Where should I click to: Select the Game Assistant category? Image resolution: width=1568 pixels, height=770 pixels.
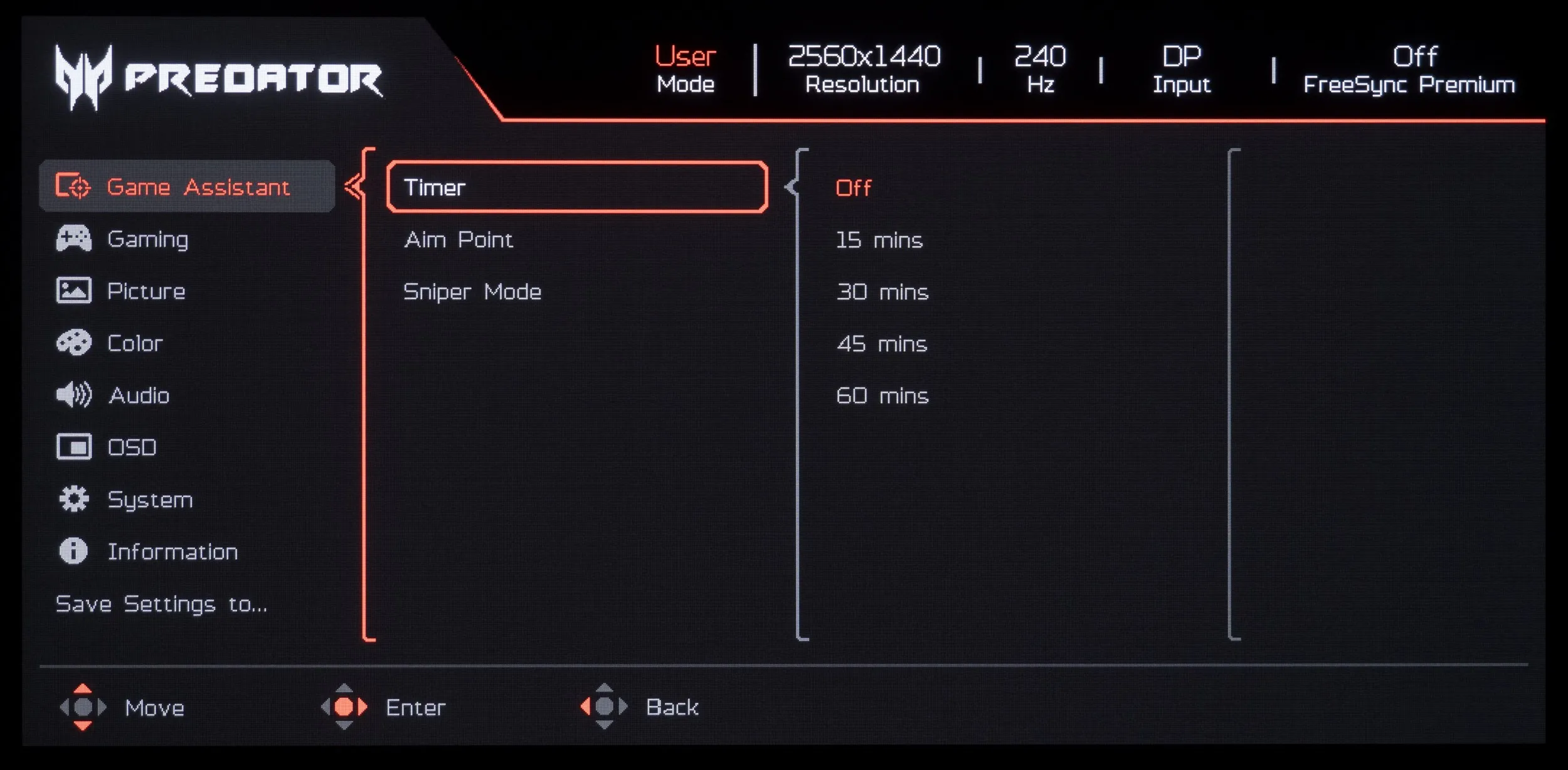coord(187,187)
